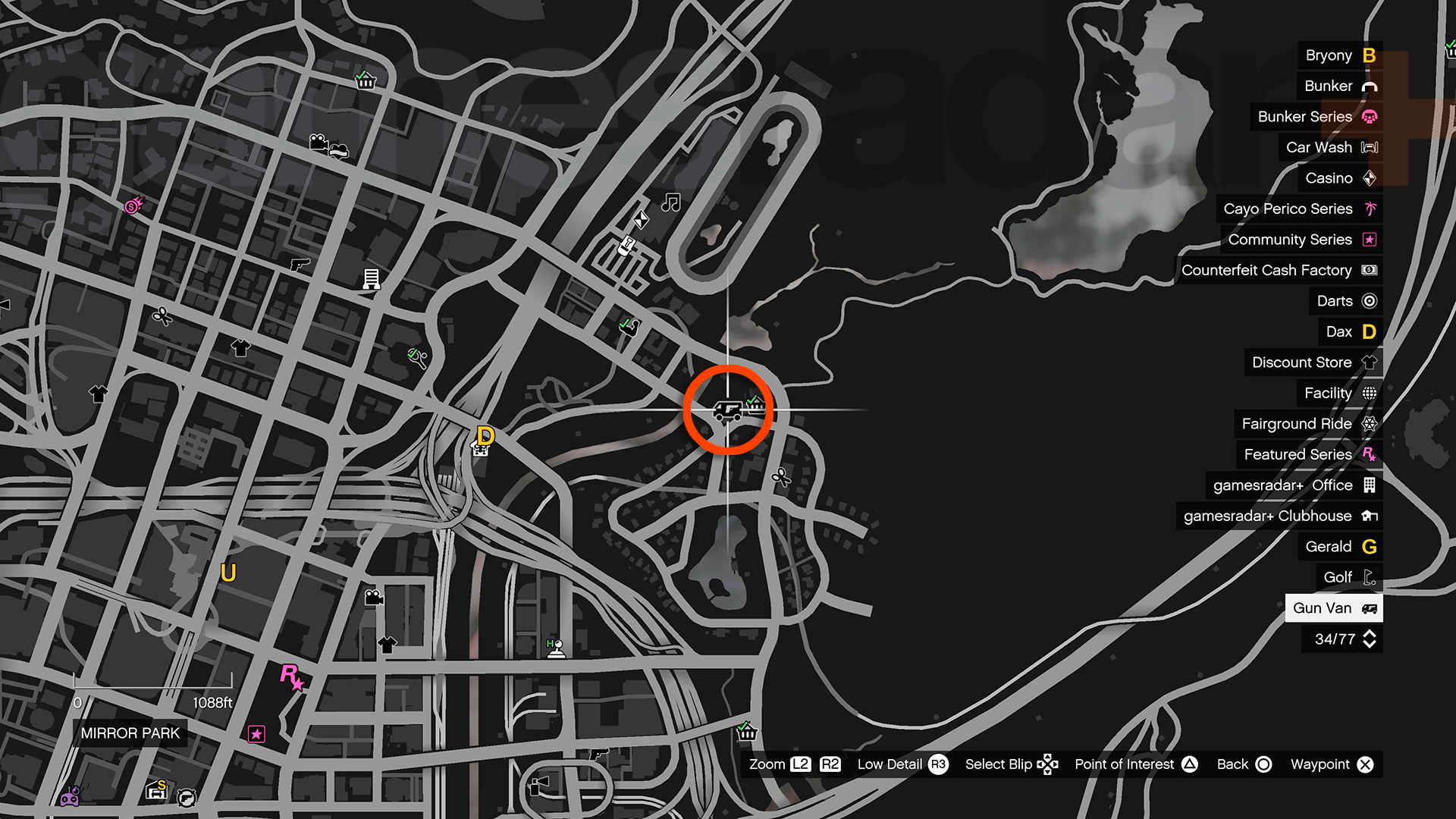This screenshot has height=819, width=1456.
Task: Toggle Low Detail map view
Action: [x=890, y=764]
